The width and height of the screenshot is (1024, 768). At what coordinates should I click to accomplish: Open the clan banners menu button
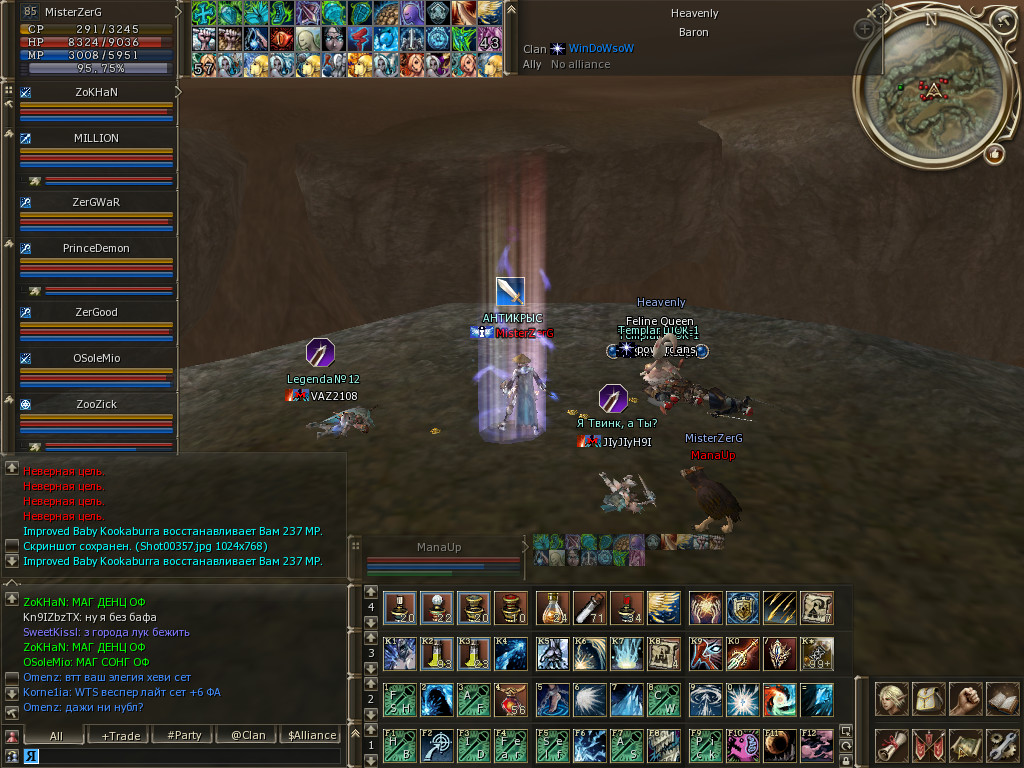click(x=929, y=745)
